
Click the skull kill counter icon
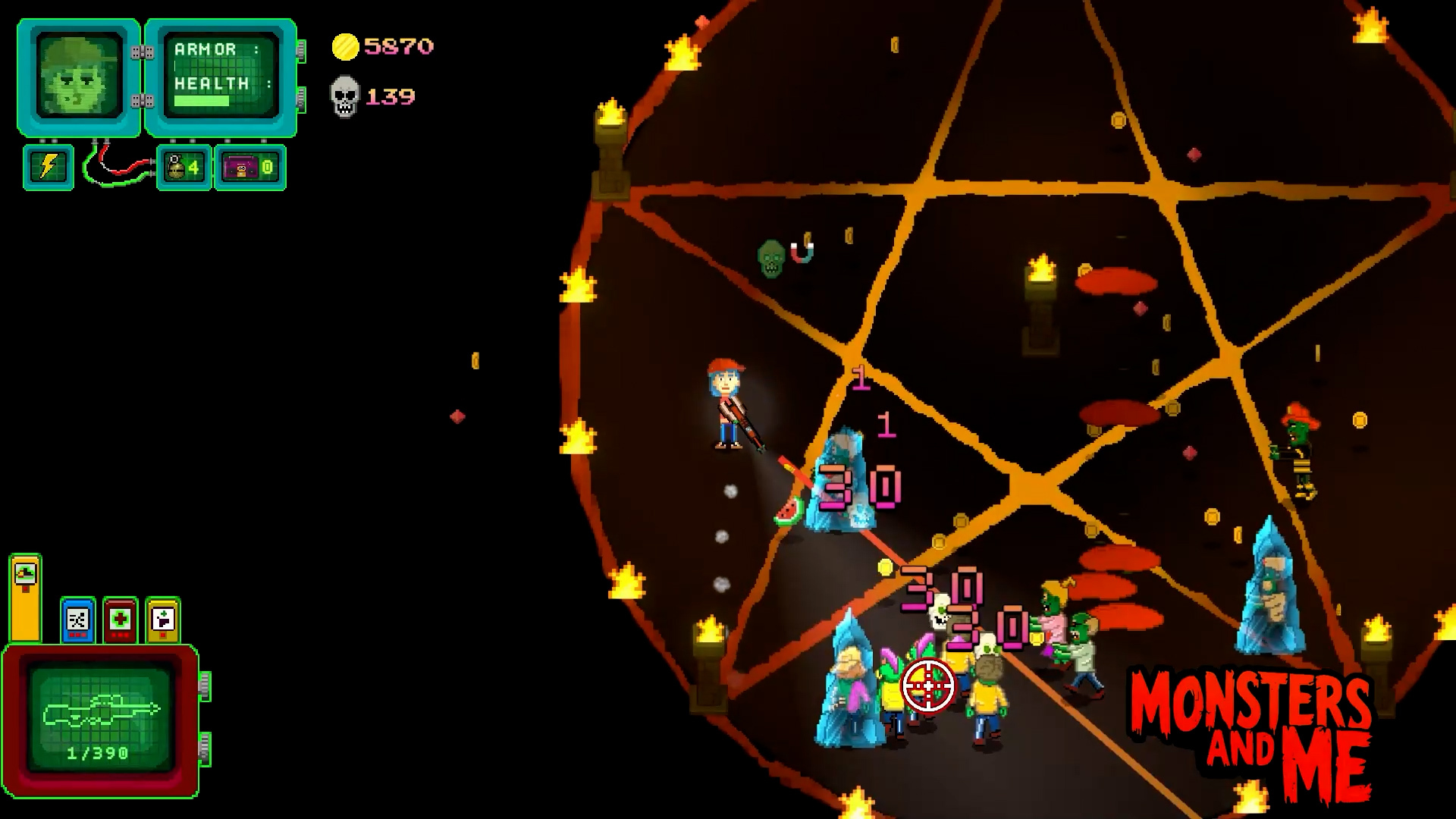click(346, 96)
